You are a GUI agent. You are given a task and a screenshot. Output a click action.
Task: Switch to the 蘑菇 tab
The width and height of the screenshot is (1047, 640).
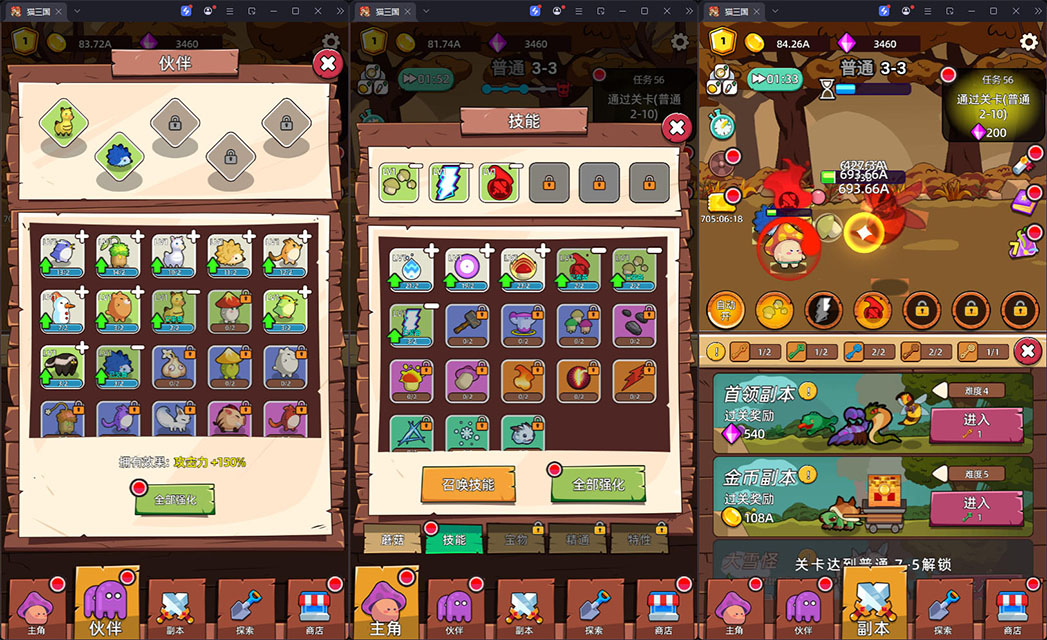click(x=392, y=539)
